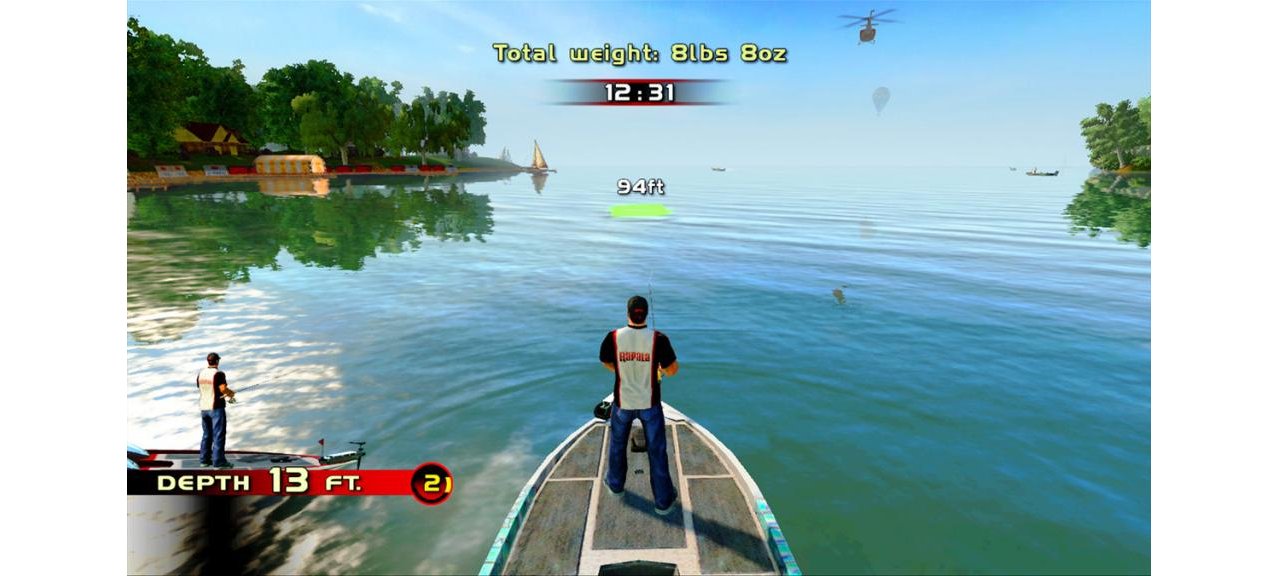Click the green cast target marker

coord(639,210)
